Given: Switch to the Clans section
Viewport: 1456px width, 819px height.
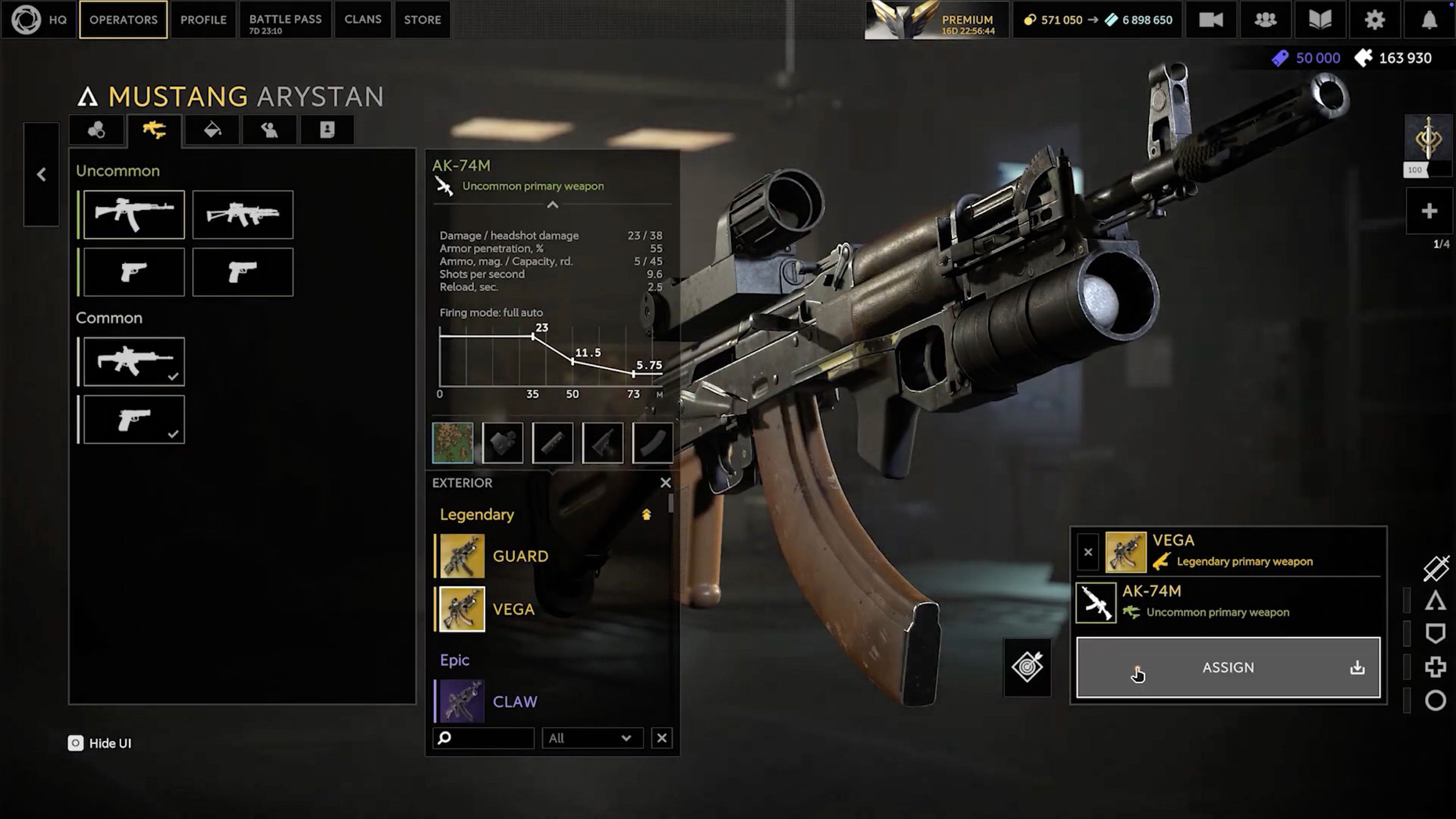Looking at the screenshot, I should coord(363,20).
